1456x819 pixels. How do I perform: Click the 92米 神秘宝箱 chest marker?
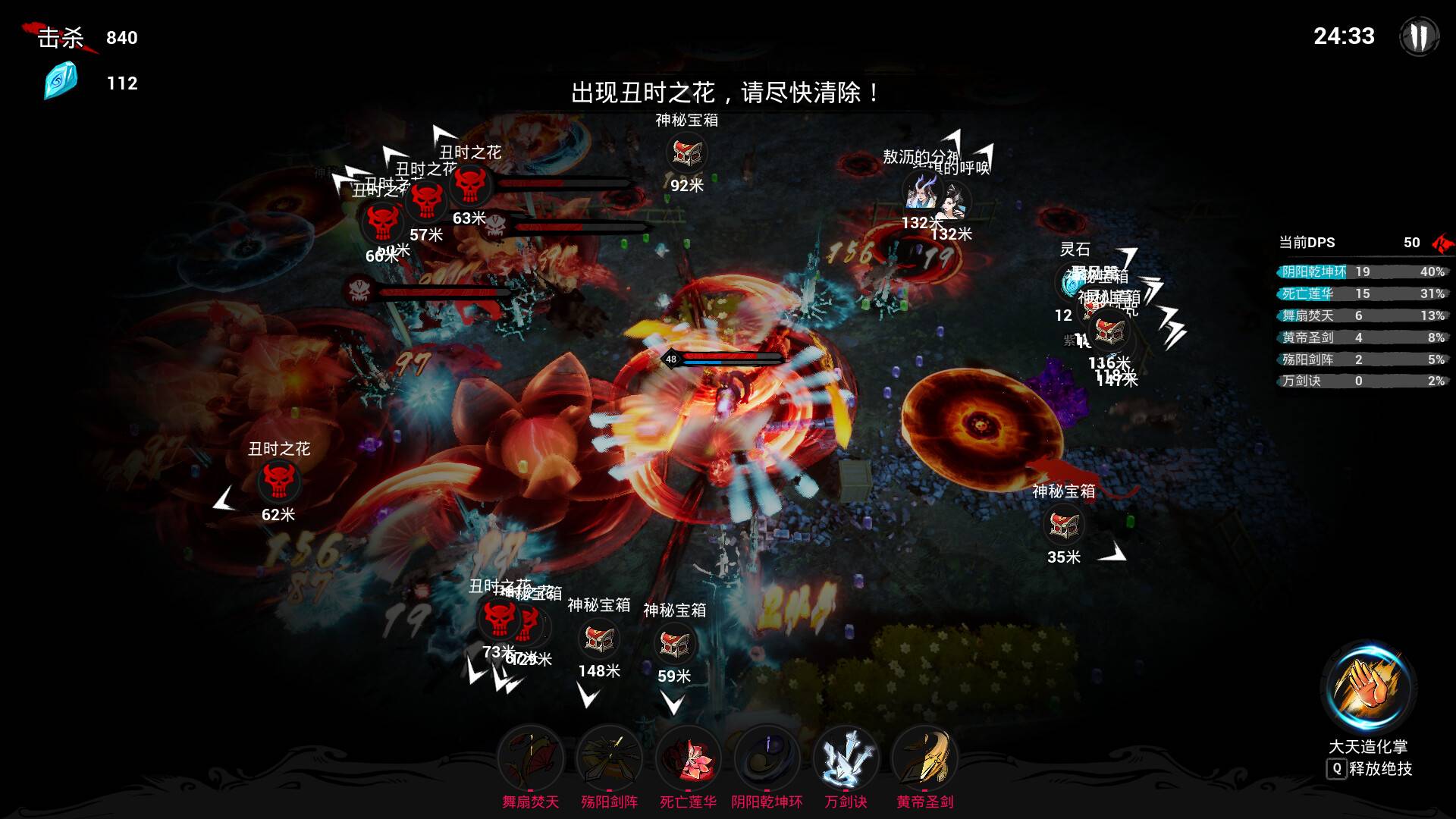tap(686, 152)
